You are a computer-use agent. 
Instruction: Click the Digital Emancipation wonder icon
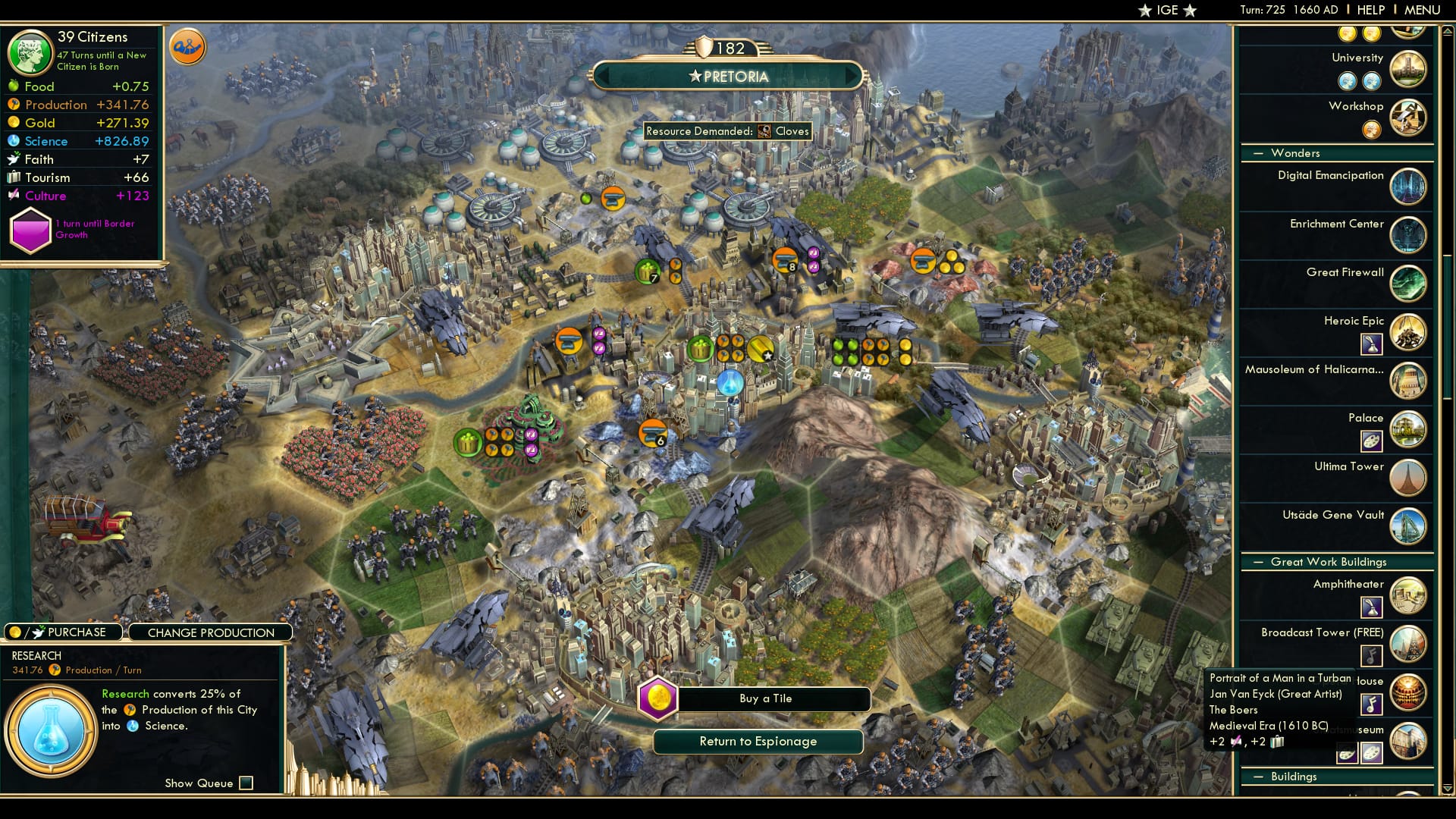coord(1408,187)
